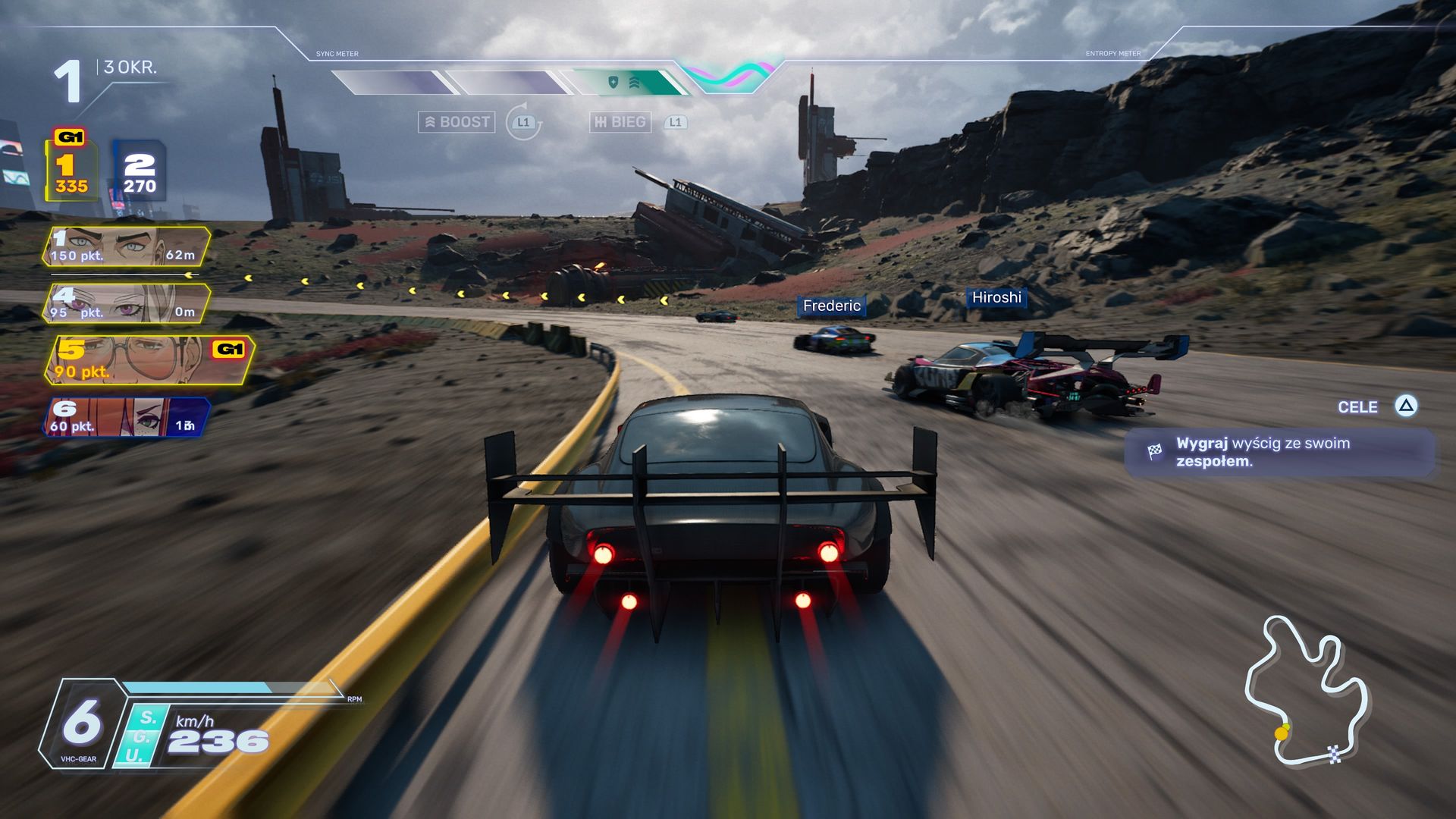Select the rival team score tile showing 270
1456x819 pixels.
tap(140, 173)
